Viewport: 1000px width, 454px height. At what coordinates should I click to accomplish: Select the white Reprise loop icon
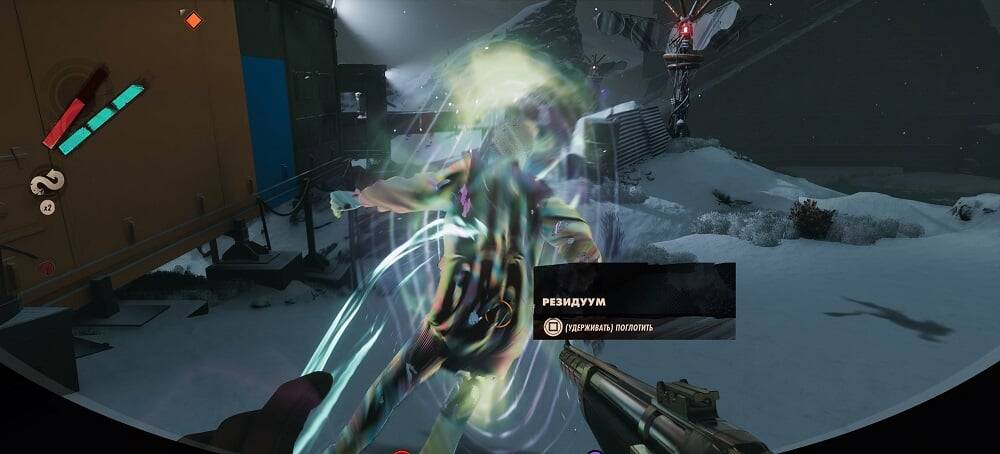(47, 183)
